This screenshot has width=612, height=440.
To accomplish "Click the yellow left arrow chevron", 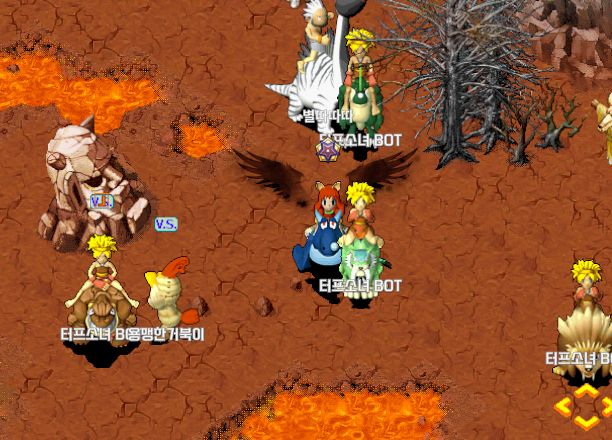I will coord(564,406).
